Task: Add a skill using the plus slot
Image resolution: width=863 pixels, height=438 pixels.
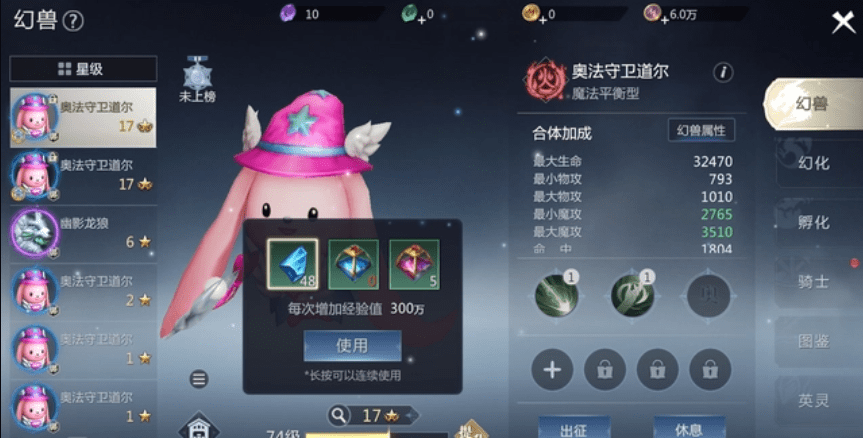Action: (552, 370)
